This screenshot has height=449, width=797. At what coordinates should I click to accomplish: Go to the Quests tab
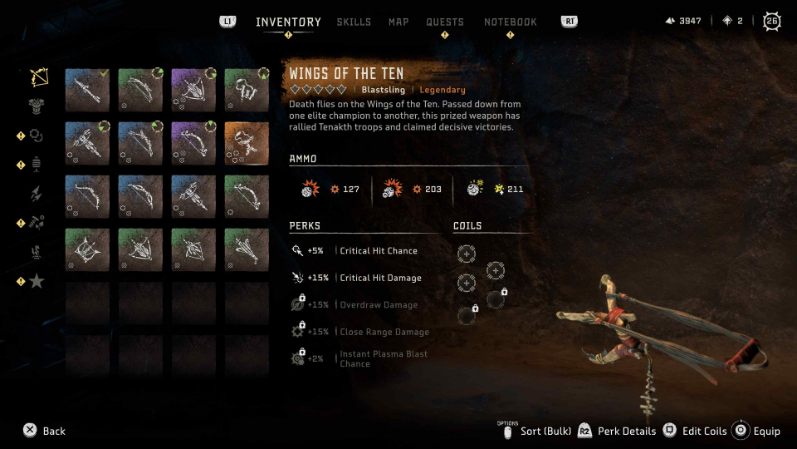pos(445,22)
